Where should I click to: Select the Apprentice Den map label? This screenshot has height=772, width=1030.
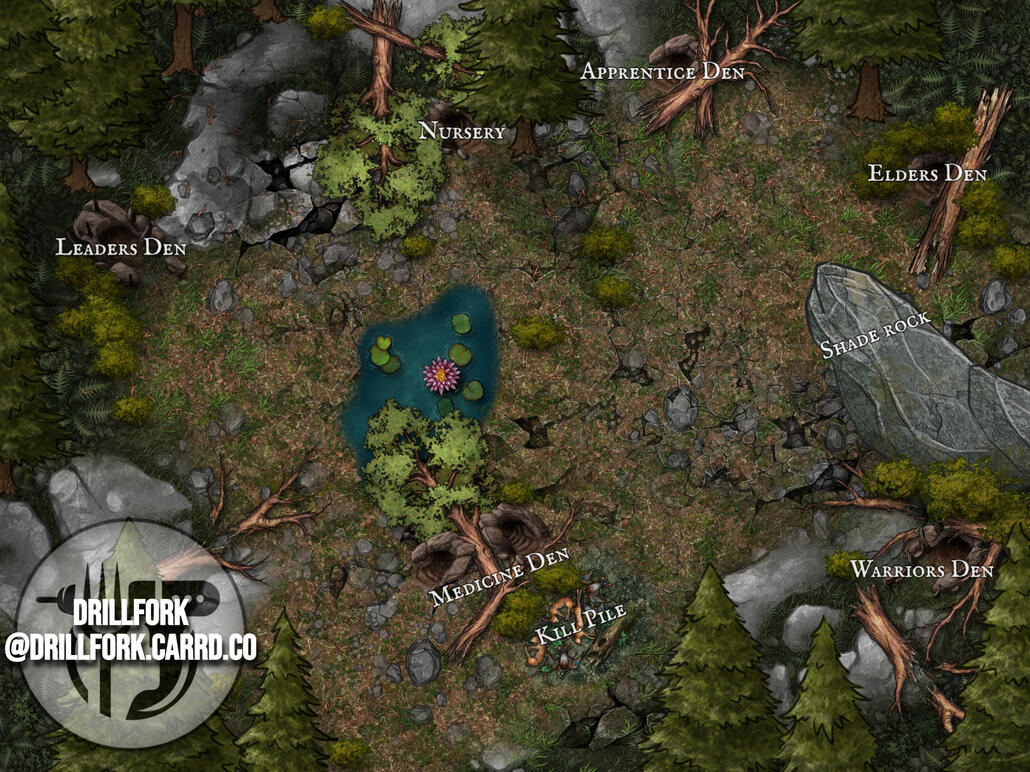(x=662, y=72)
